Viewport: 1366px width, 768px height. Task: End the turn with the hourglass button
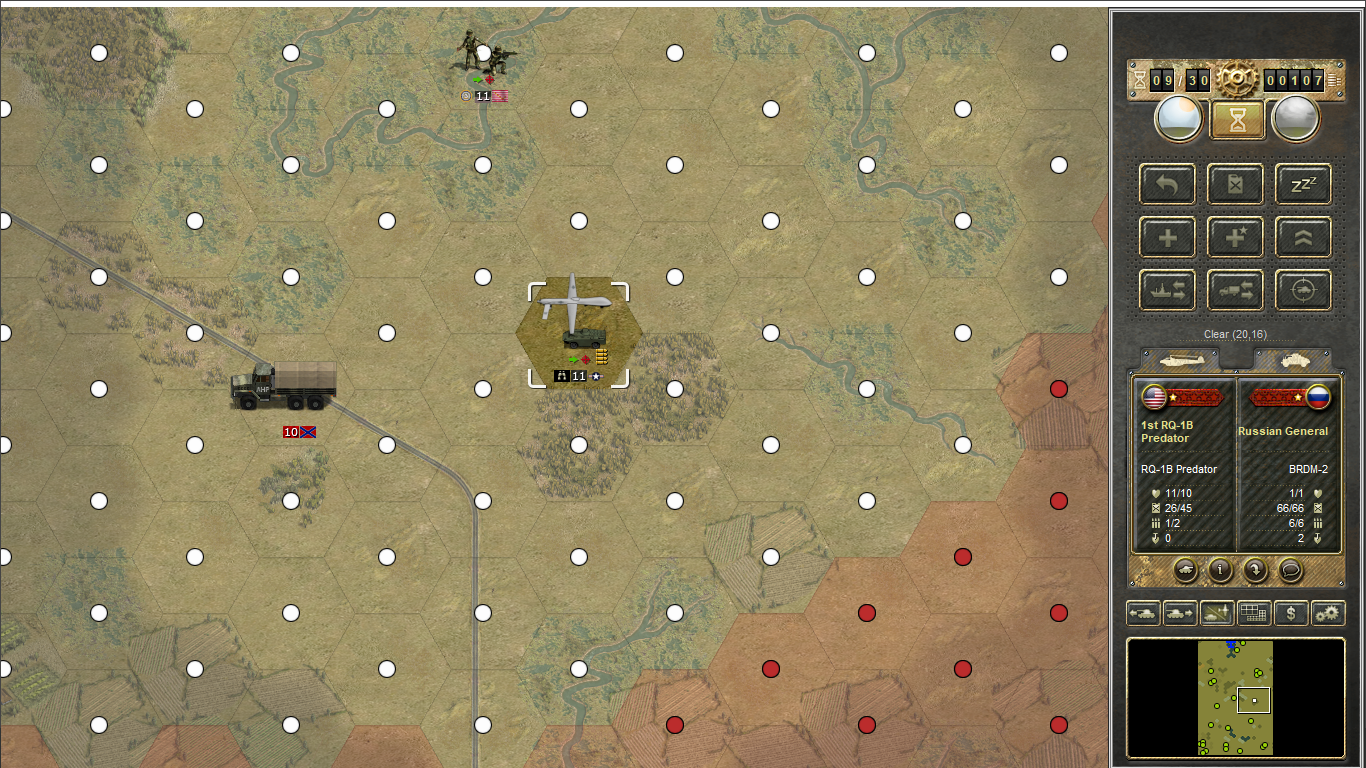click(x=1236, y=120)
